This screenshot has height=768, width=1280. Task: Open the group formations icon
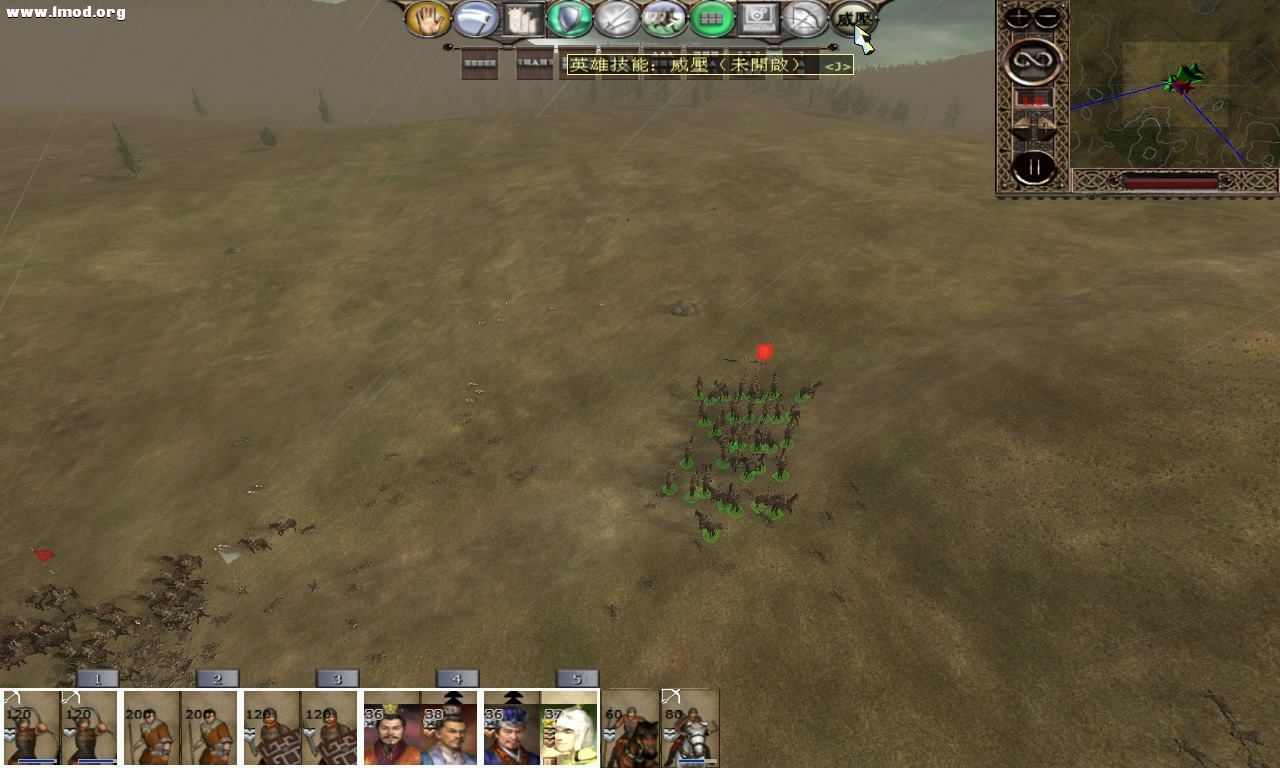pos(521,18)
